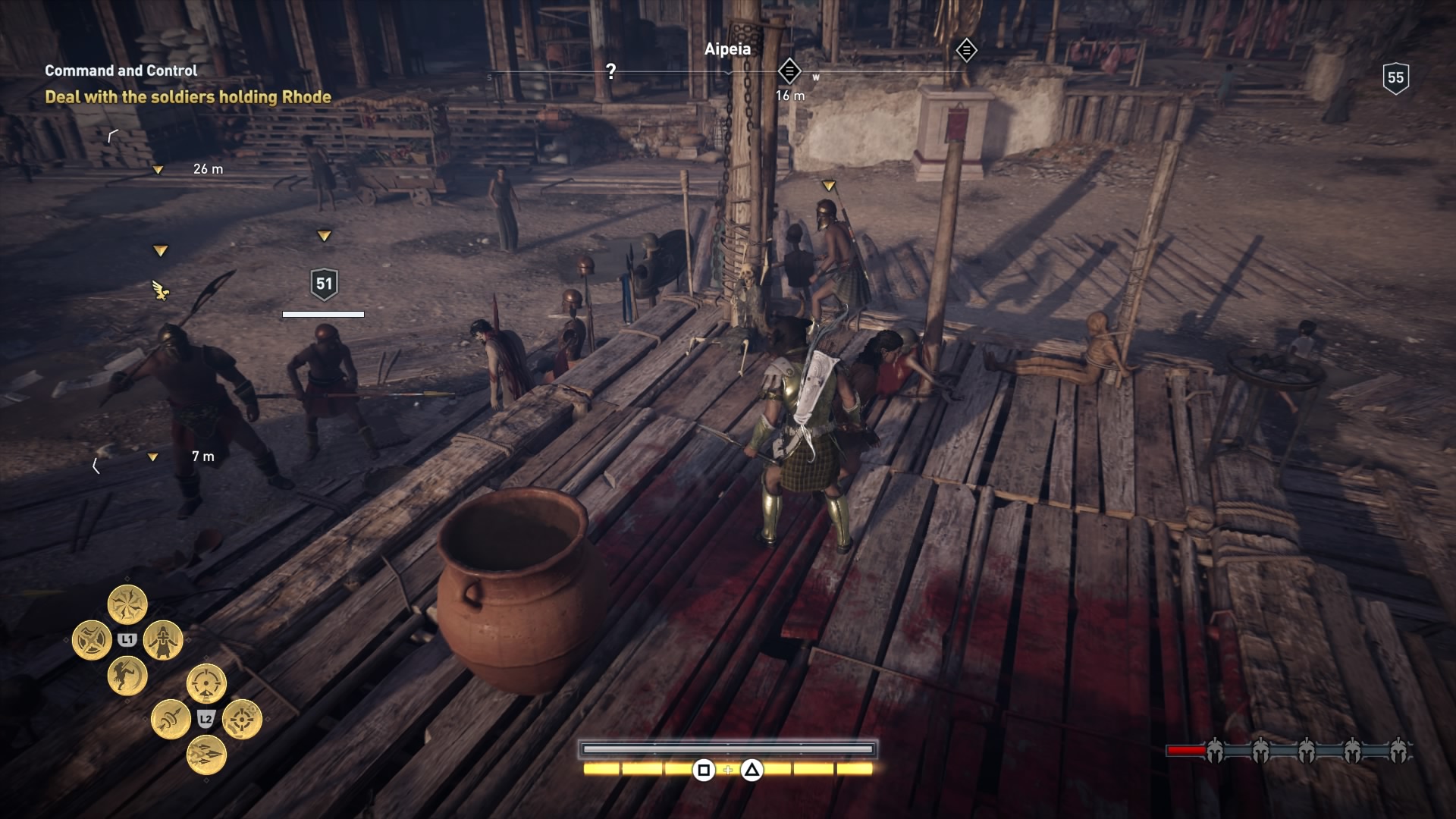
Task: Select the Second Wind healing ability icon
Action: (x=162, y=641)
